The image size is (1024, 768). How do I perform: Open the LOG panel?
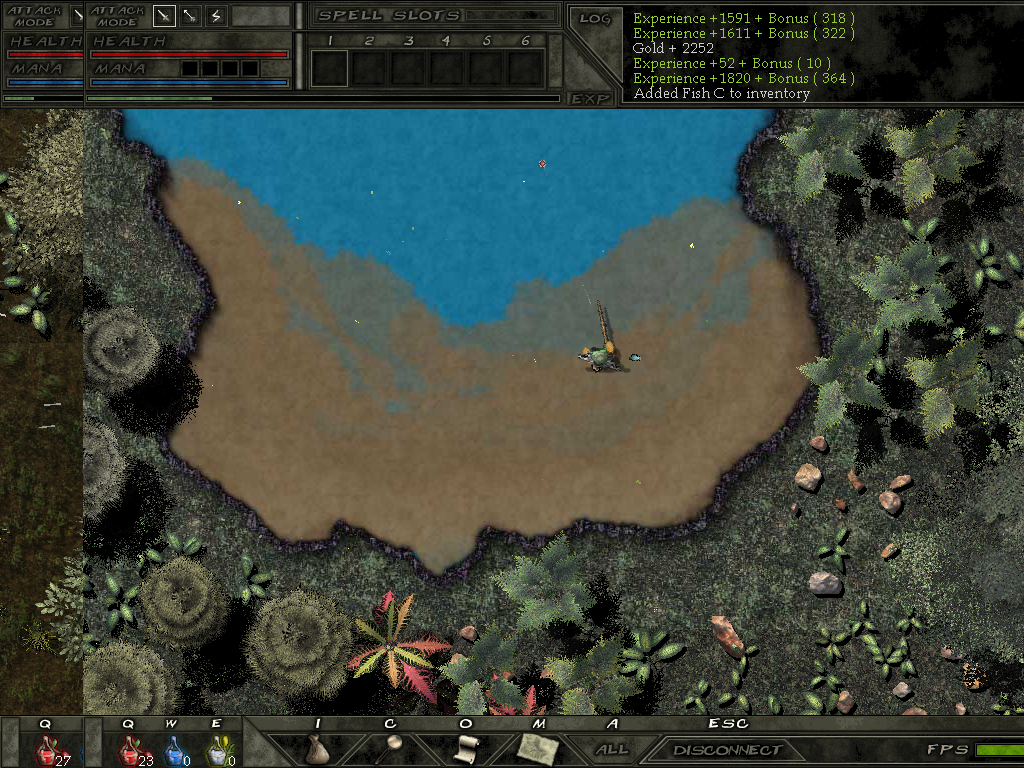(x=595, y=18)
